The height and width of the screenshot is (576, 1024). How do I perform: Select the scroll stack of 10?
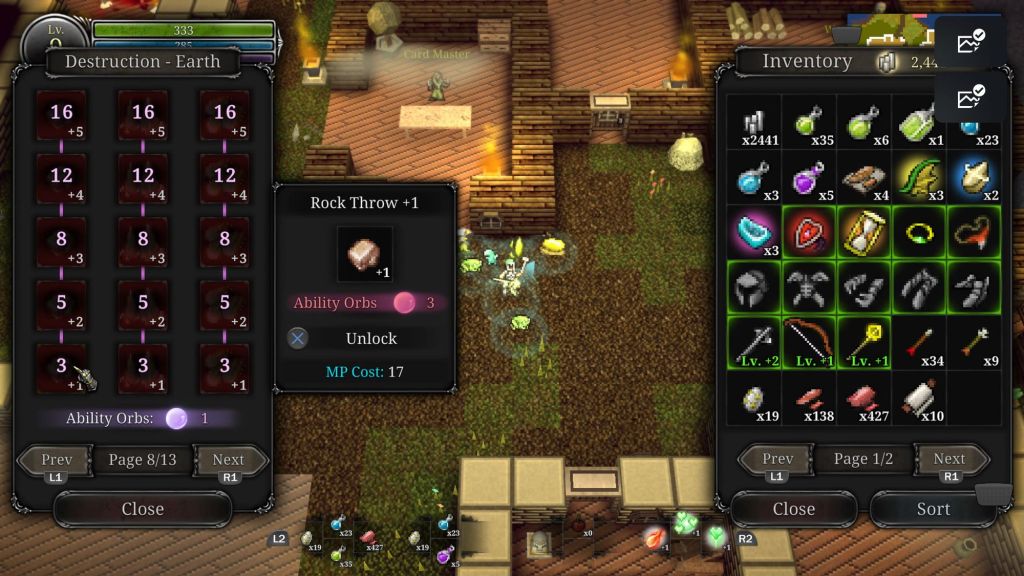coord(918,398)
